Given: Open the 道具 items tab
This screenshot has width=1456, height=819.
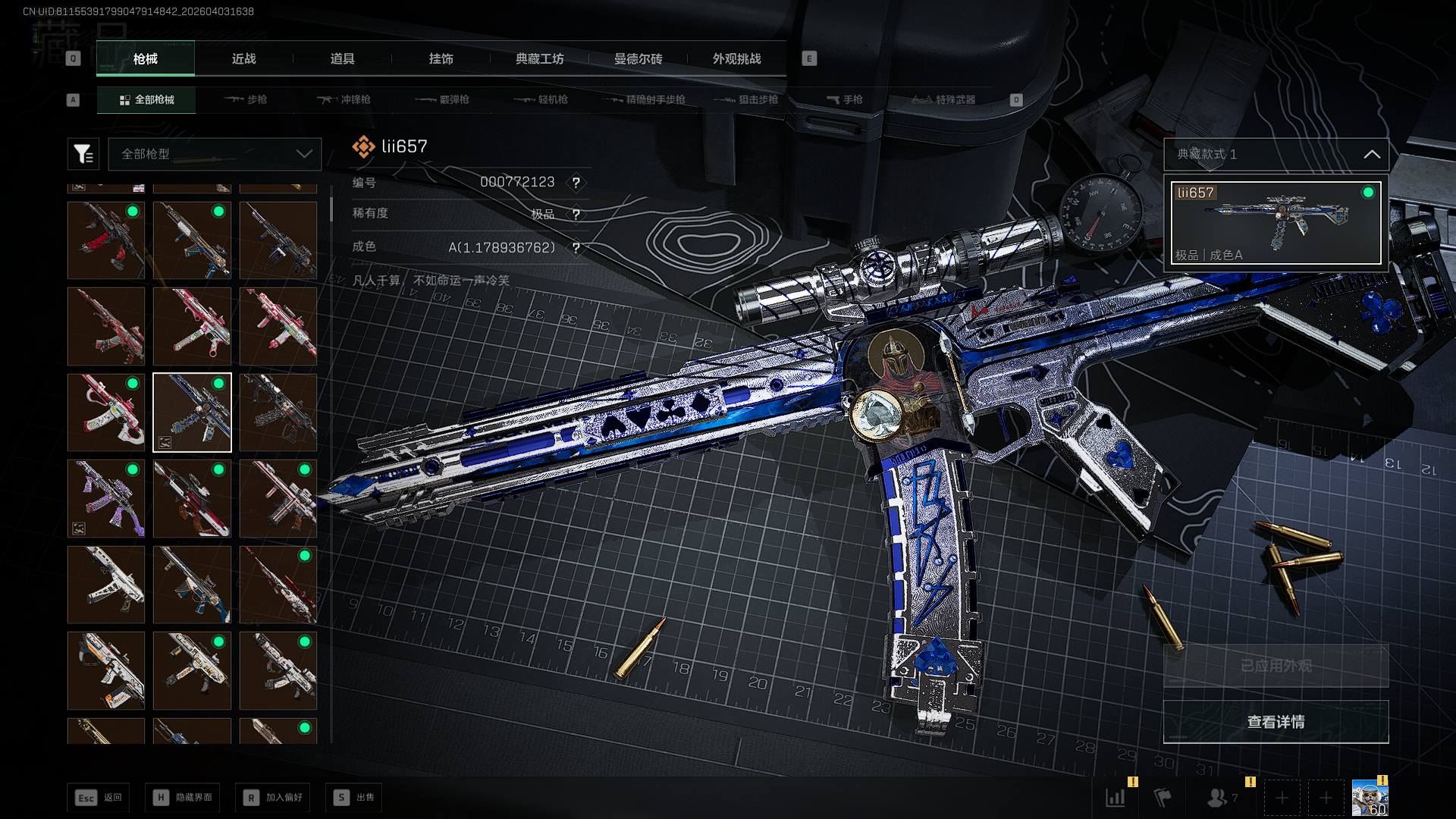Looking at the screenshot, I should point(342,59).
